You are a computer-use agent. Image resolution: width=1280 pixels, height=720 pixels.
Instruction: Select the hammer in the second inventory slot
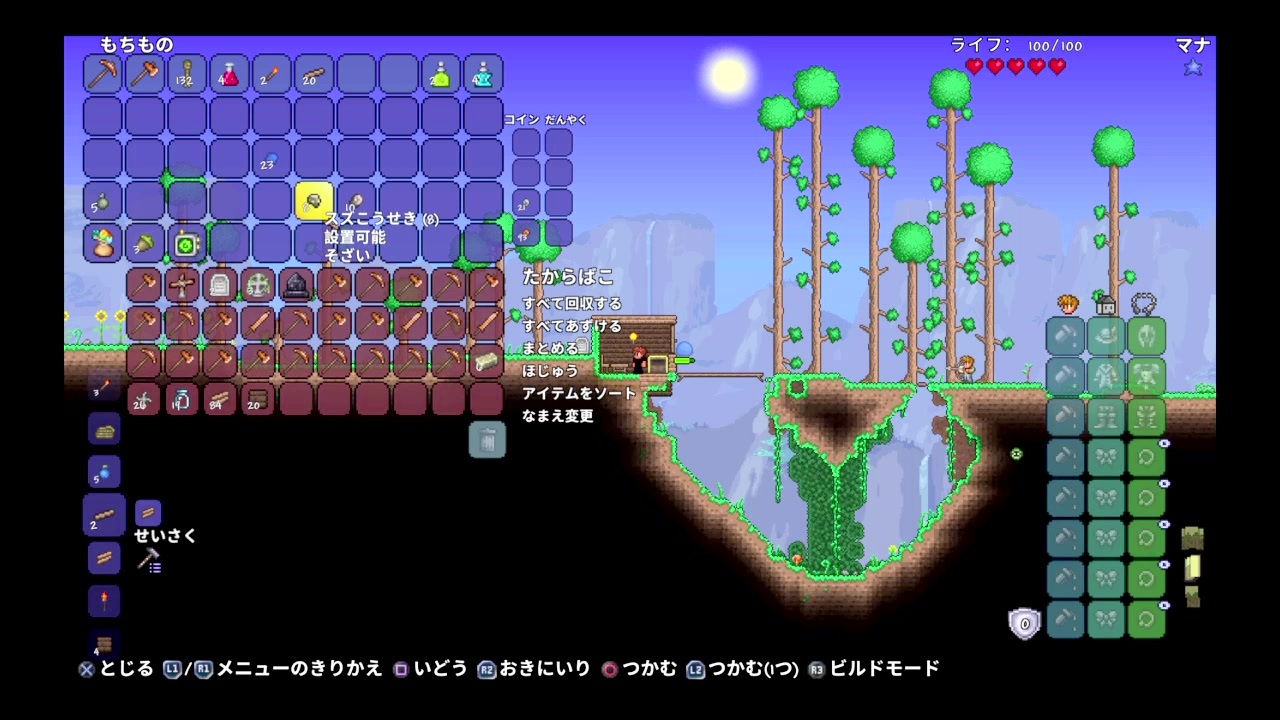pyautogui.click(x=145, y=75)
